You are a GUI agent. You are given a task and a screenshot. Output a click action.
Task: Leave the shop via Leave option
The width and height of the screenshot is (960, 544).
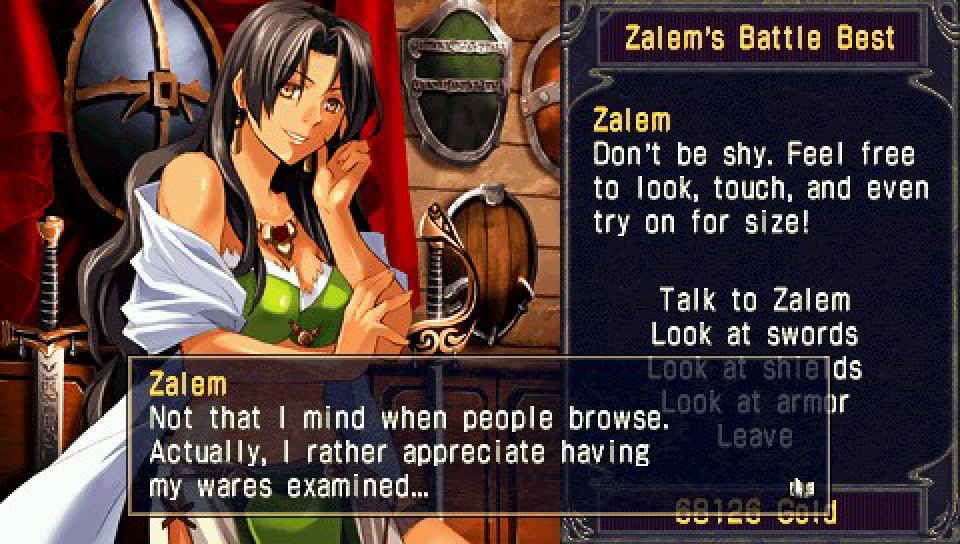click(754, 436)
